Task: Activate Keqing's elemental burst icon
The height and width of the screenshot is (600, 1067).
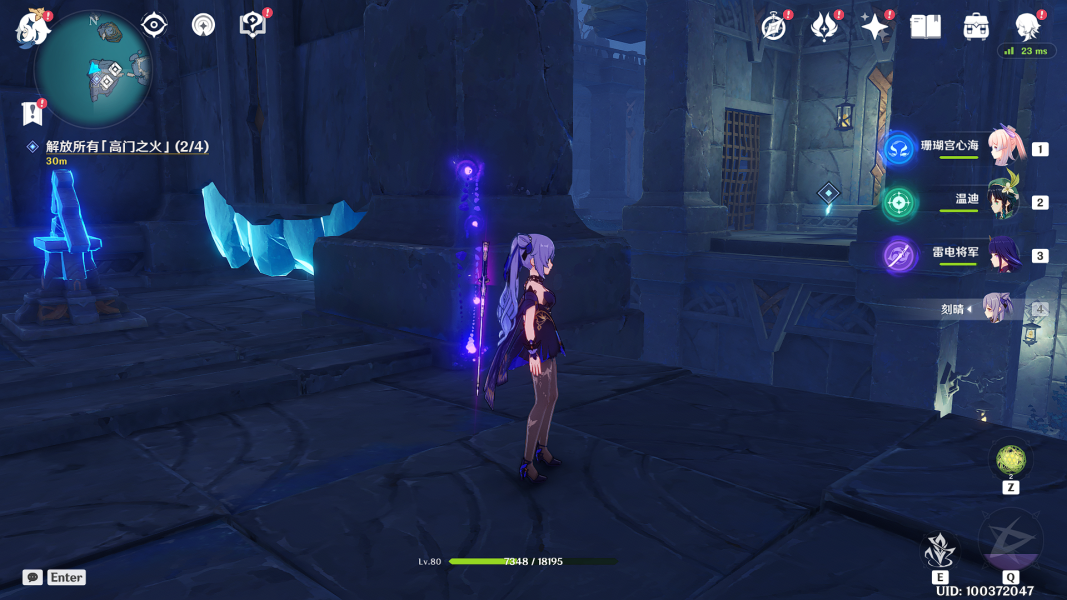Action: tap(1010, 542)
